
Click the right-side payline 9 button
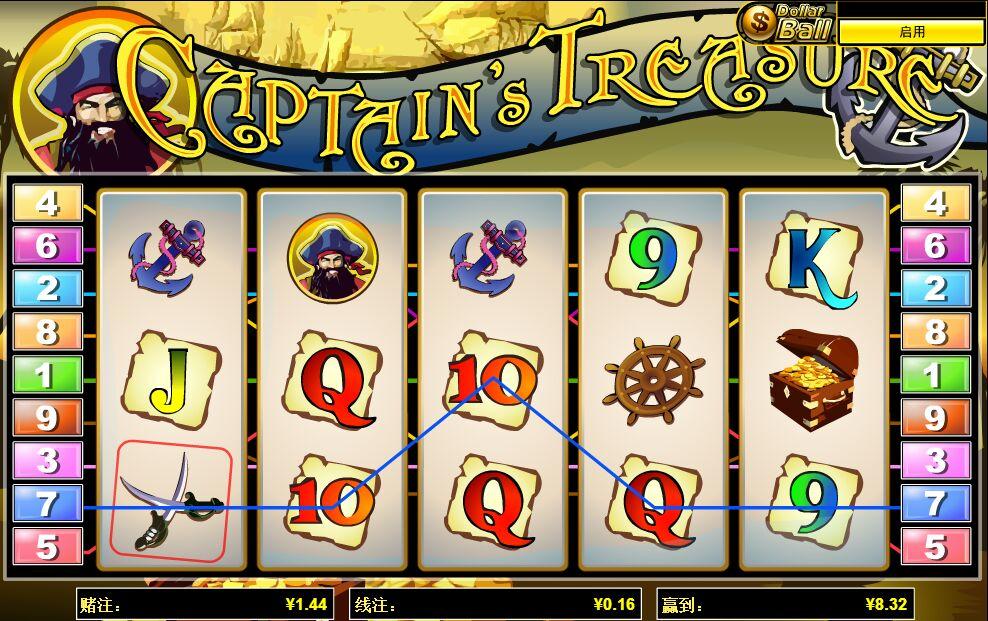pyautogui.click(x=935, y=418)
